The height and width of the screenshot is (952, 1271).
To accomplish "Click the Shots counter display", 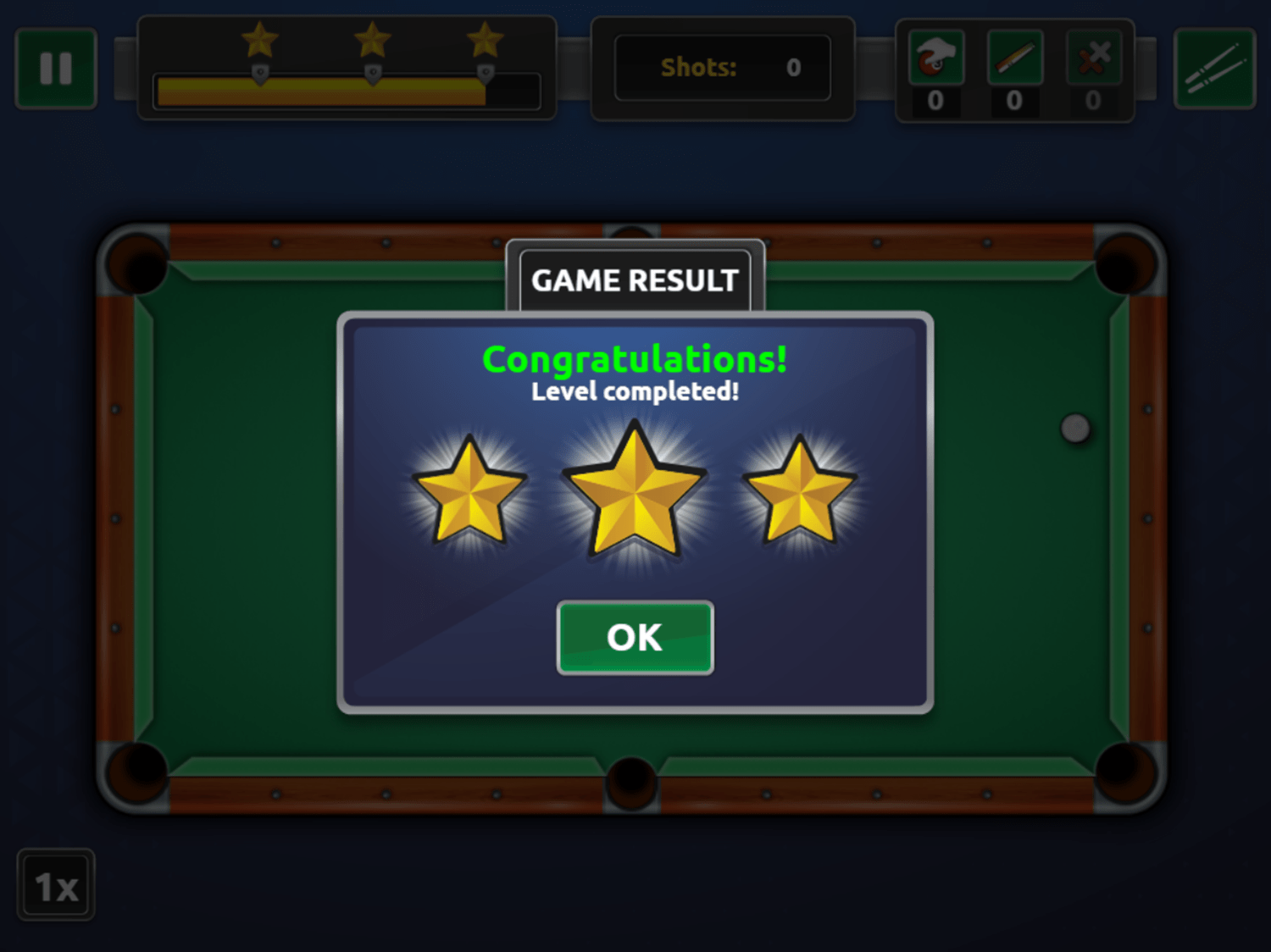I will [723, 67].
